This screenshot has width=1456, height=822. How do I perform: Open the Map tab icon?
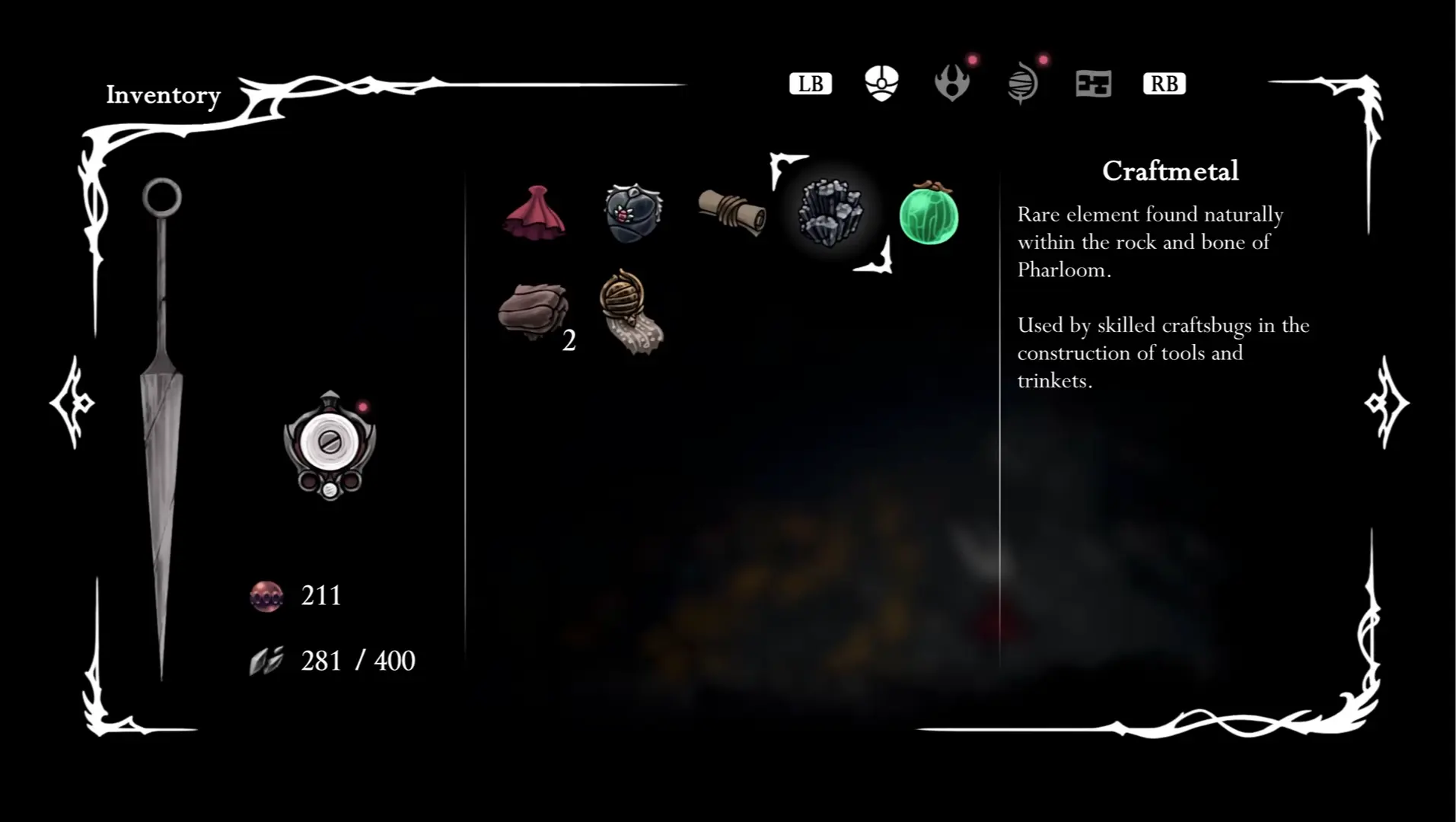[x=1094, y=84]
